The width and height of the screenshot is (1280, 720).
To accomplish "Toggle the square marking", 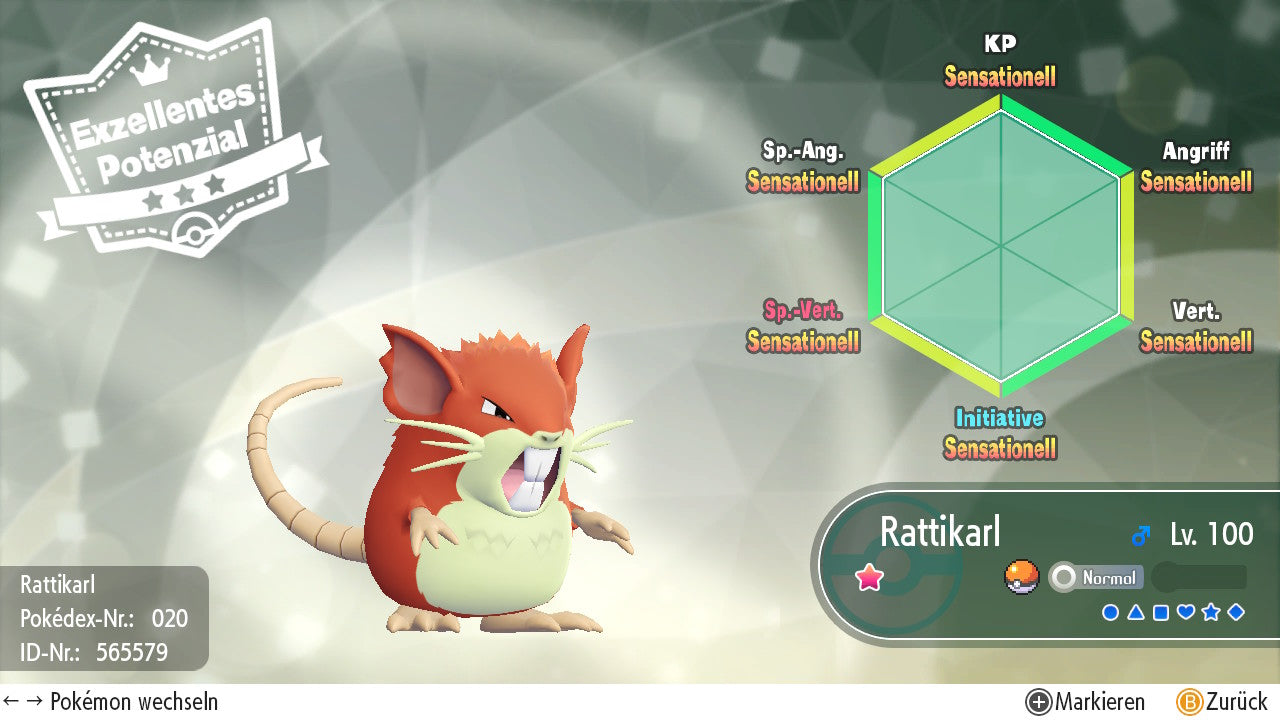I will coord(1161,613).
